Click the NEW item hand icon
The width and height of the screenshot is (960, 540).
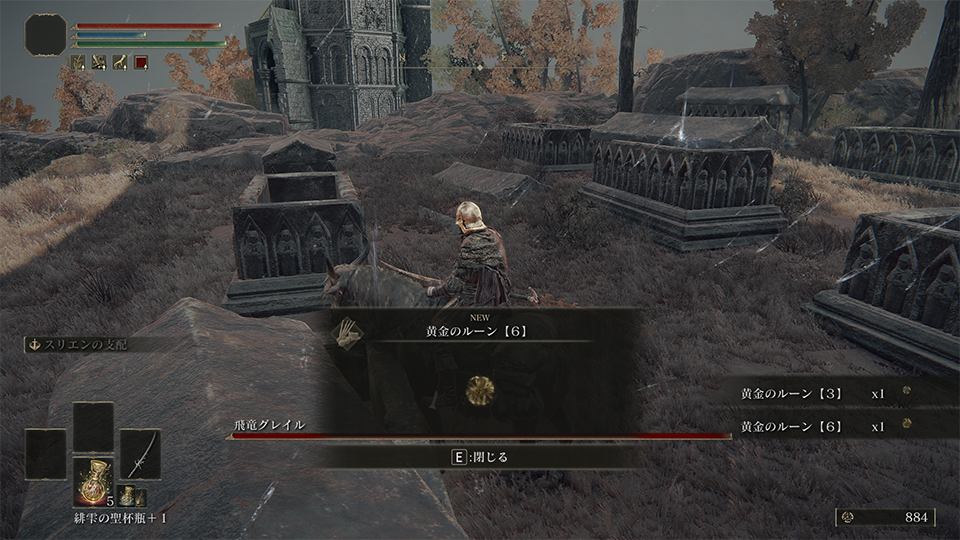(348, 331)
